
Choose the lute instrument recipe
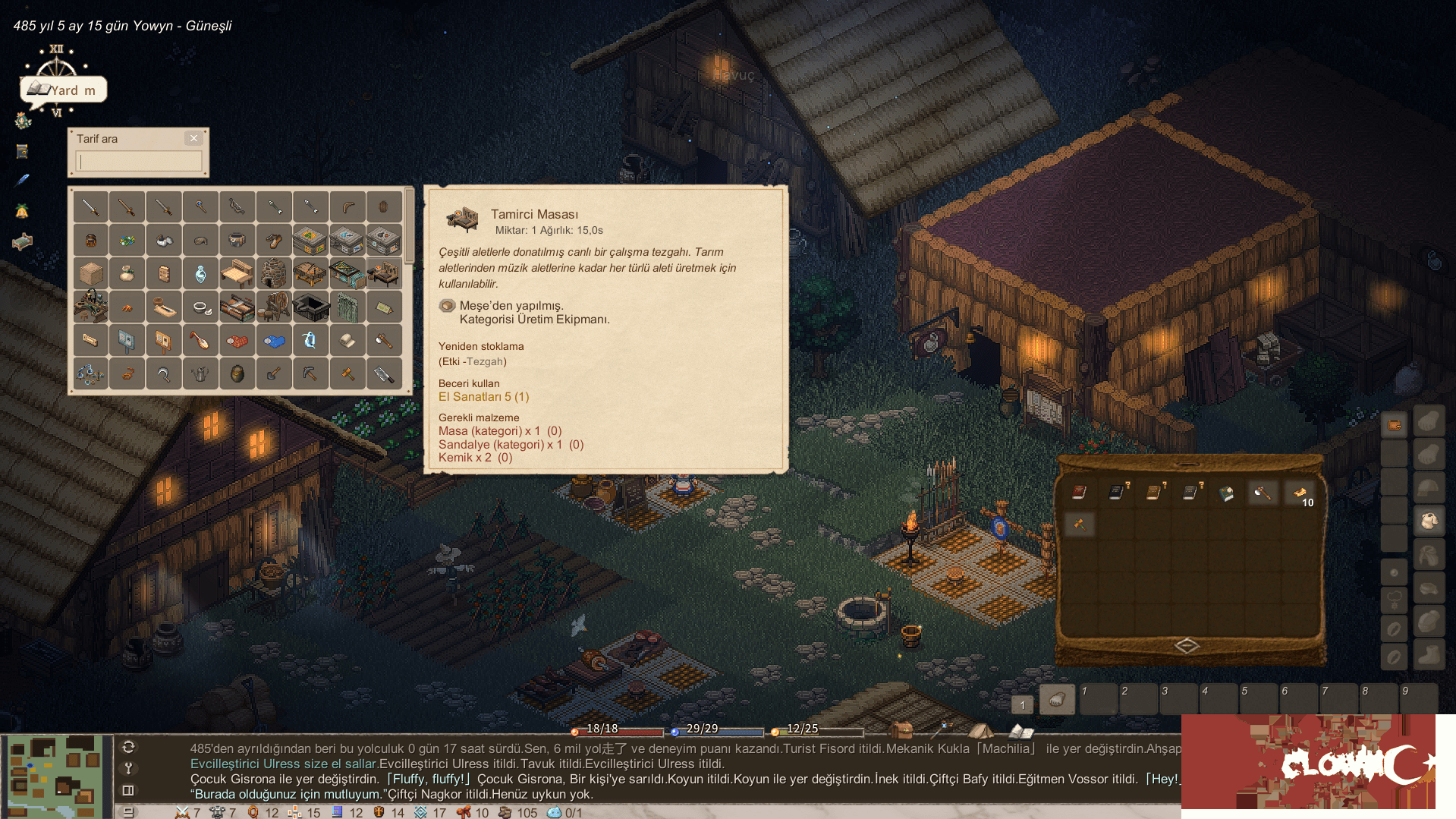coord(200,341)
